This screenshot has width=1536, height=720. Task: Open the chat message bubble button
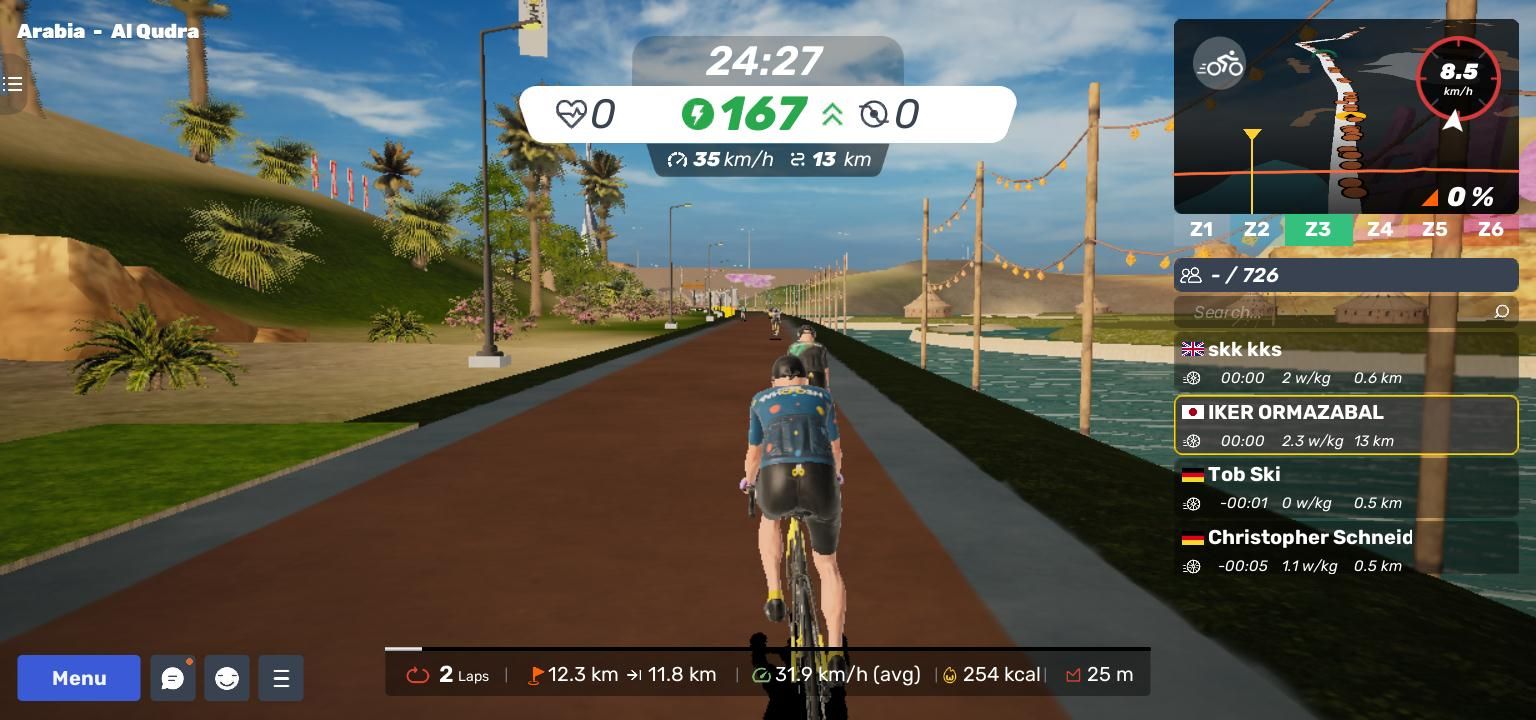coord(173,678)
